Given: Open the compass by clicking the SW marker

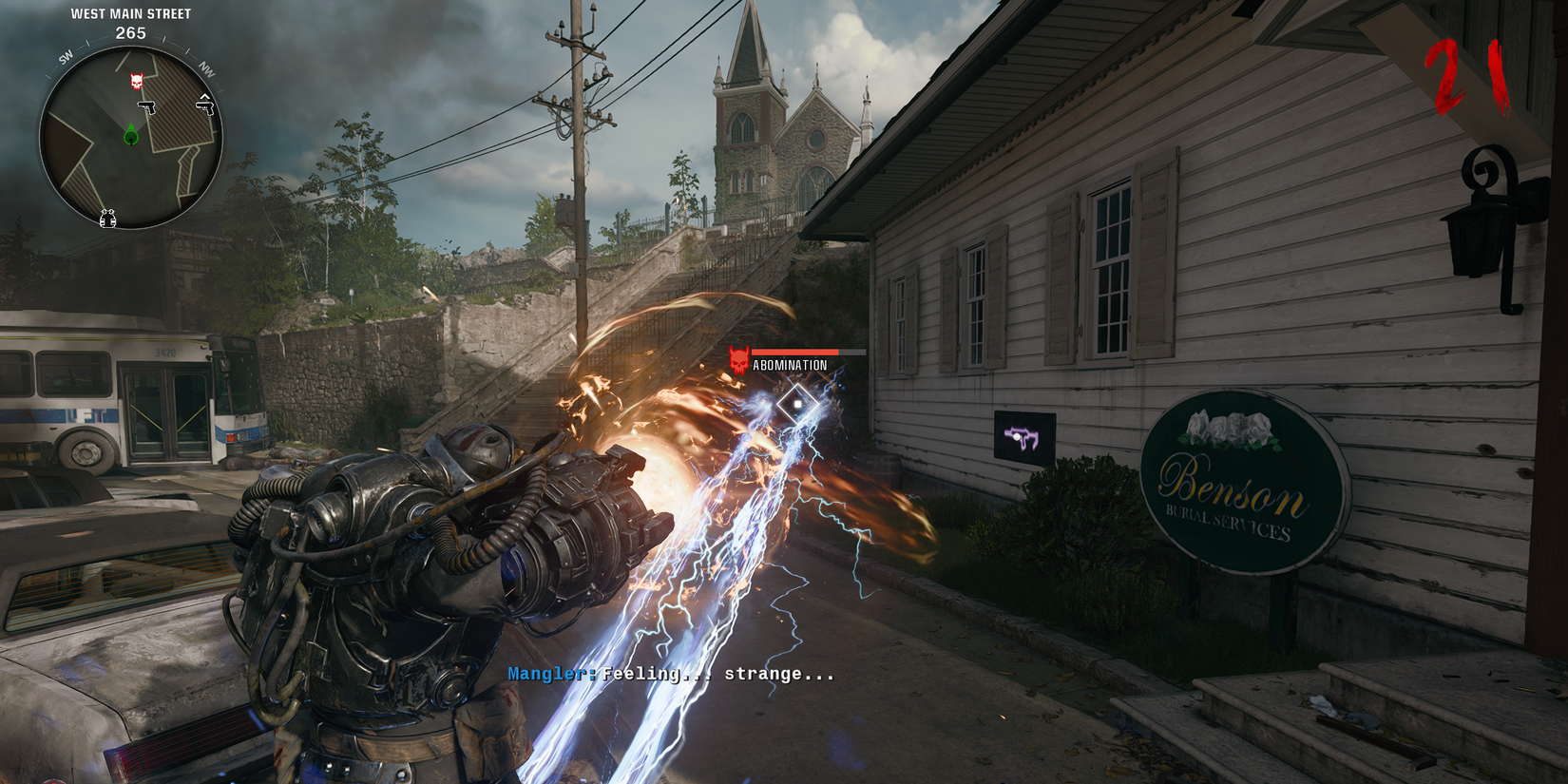Looking at the screenshot, I should pyautogui.click(x=66, y=56).
